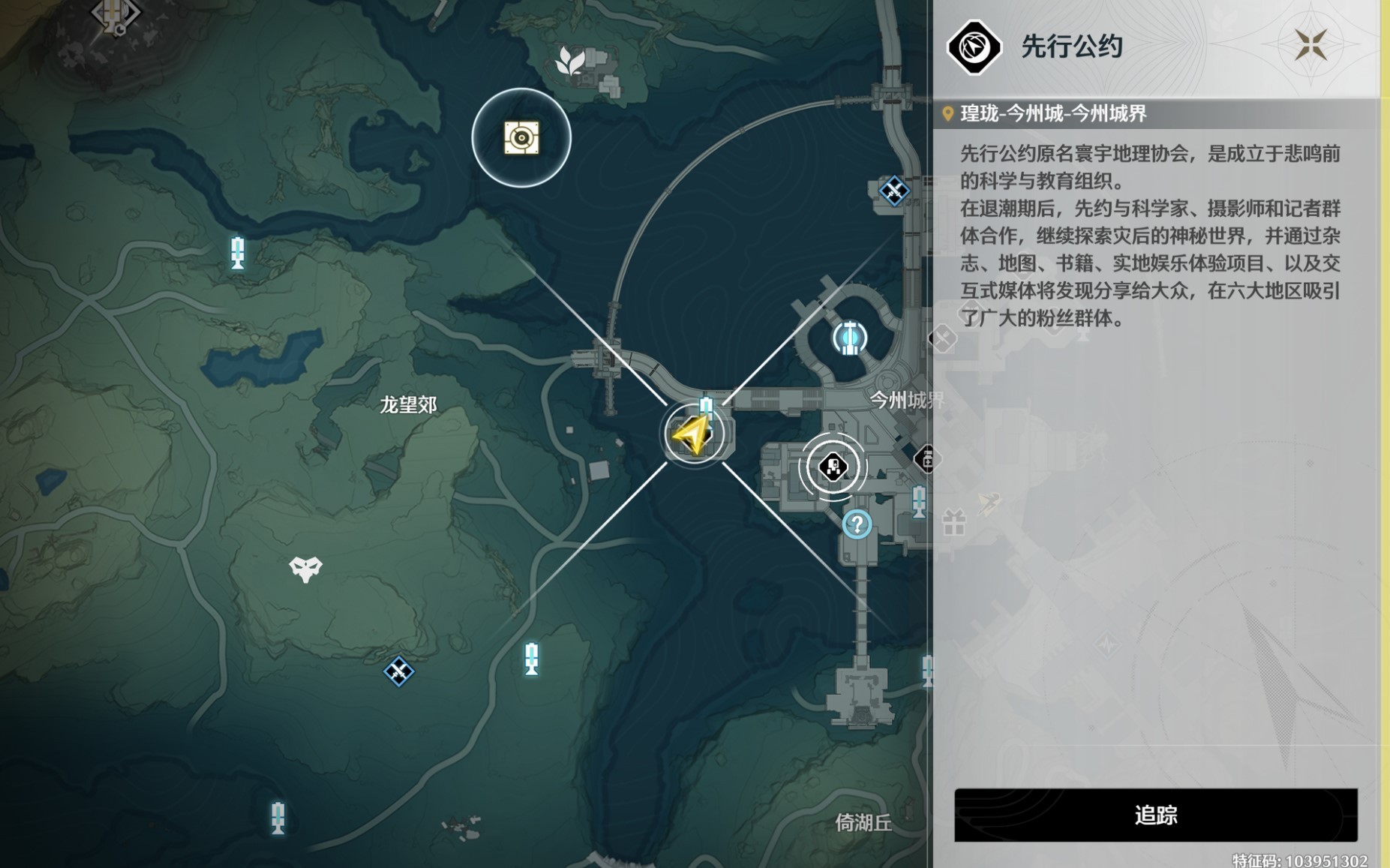Select the fast travel diamond marker in southern 龙望郊
Screen dimensions: 1390x868
pyautogui.click(x=398, y=673)
